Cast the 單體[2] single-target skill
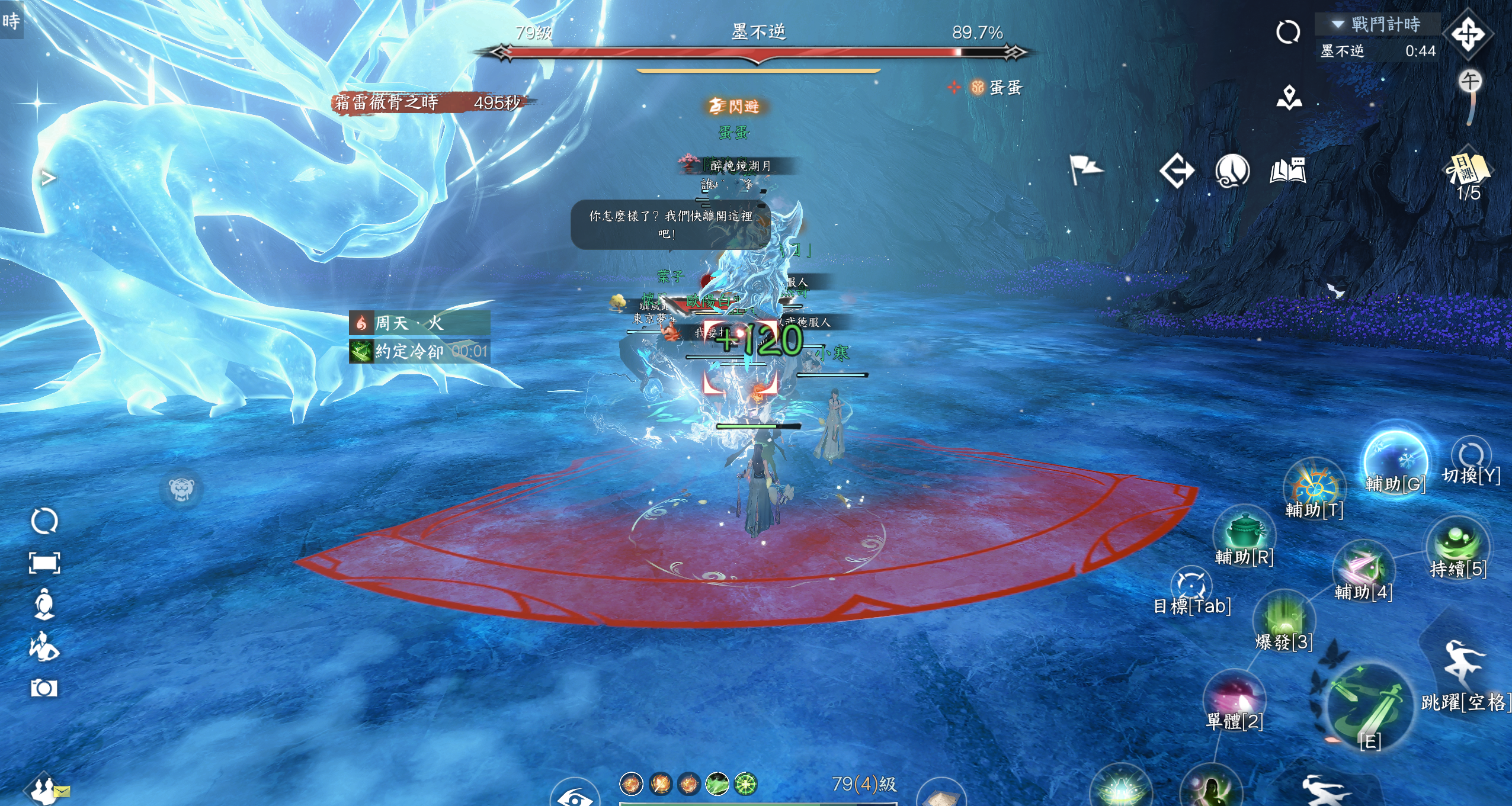Screen dimensions: 1512x806 click(1235, 697)
